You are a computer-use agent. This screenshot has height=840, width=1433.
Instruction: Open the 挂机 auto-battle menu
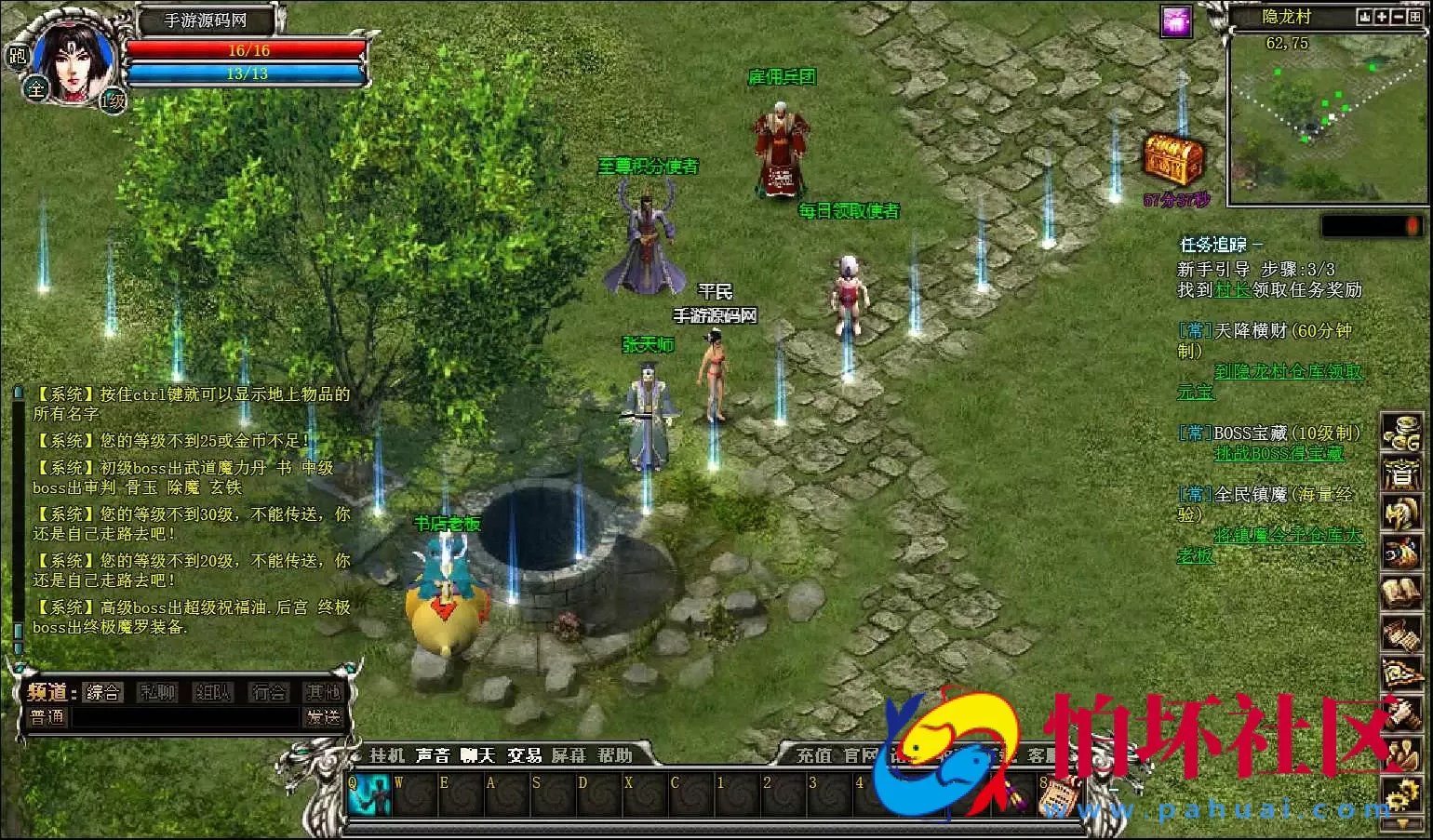point(387,755)
